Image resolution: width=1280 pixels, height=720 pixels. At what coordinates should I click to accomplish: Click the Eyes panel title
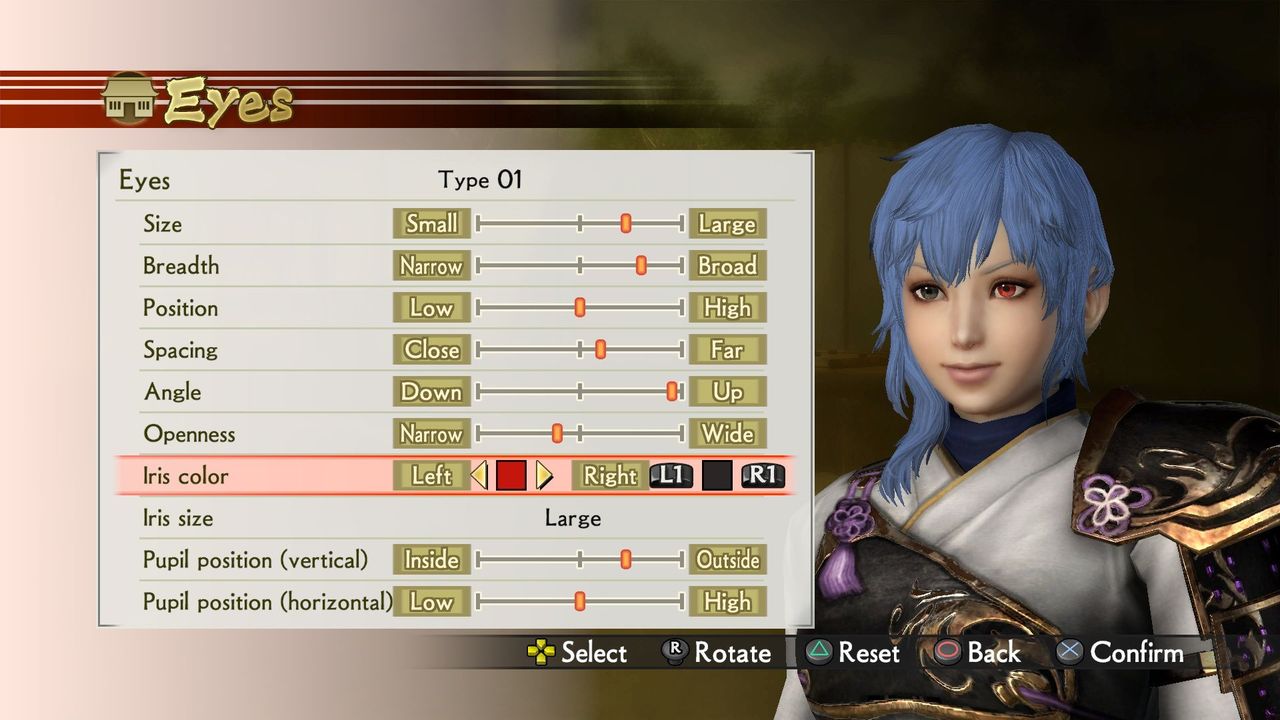[146, 181]
